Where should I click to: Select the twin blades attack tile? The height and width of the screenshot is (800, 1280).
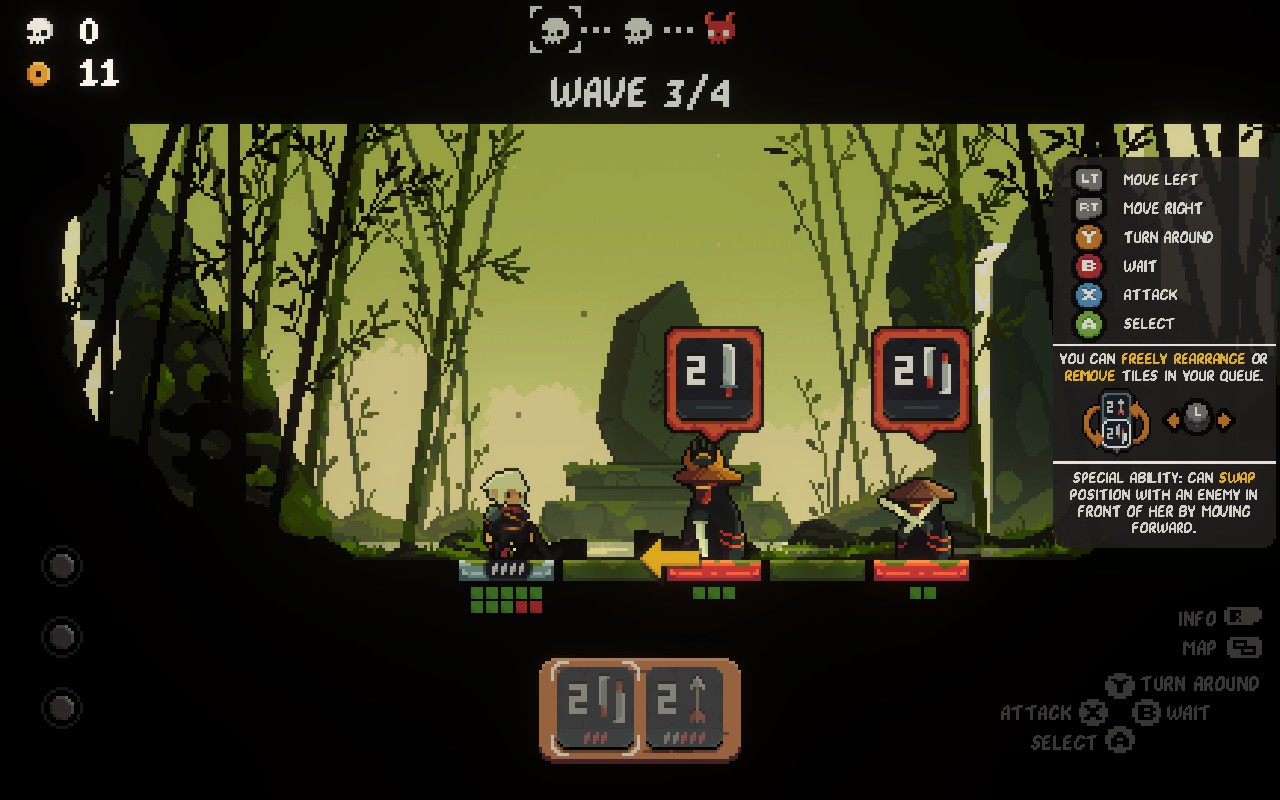[x=595, y=708]
